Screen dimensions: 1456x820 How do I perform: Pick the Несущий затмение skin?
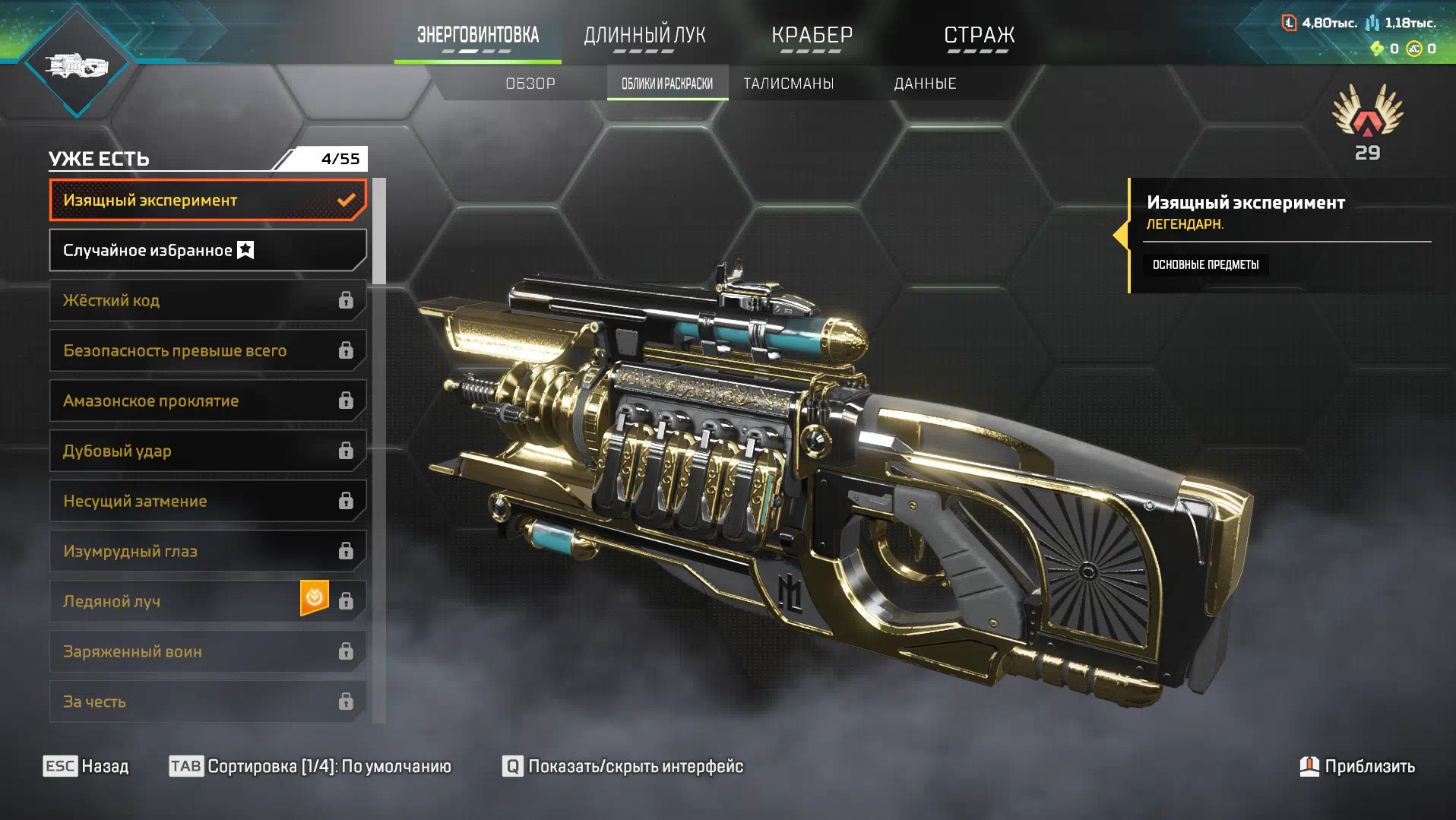point(207,501)
